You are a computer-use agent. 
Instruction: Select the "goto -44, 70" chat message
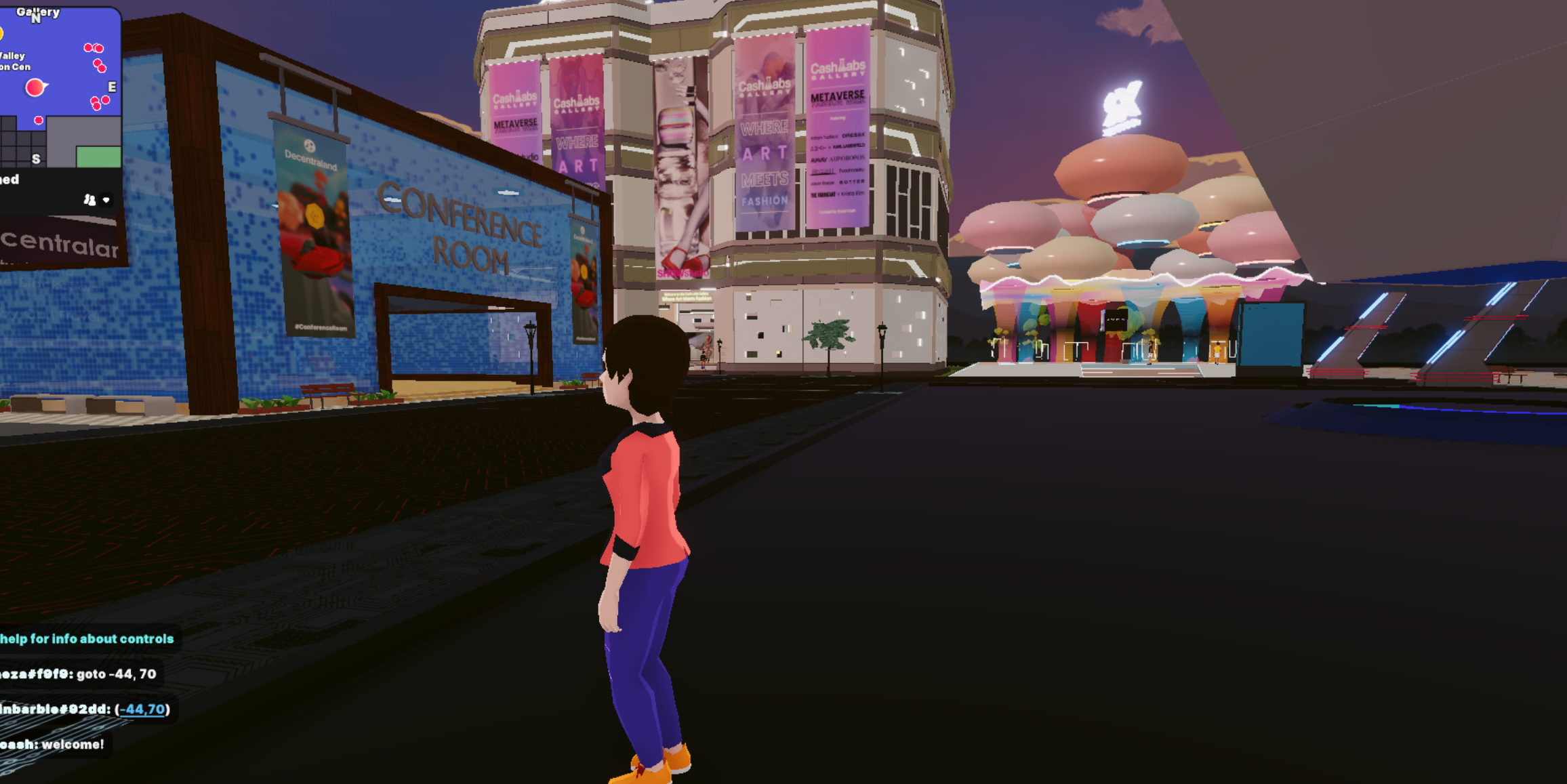(x=78, y=674)
